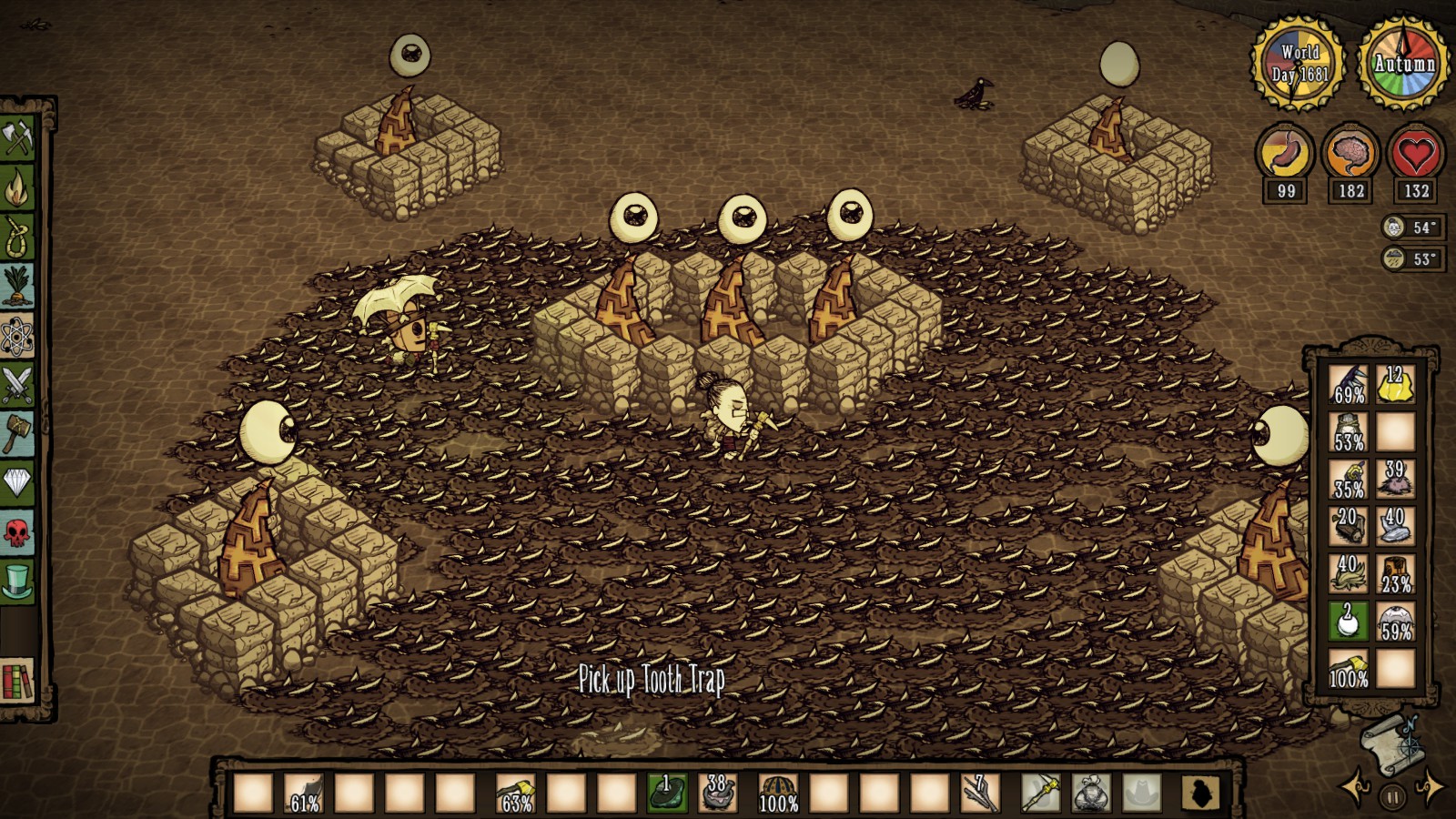Open the Fire crafting tab
Screen dimensions: 1456x819
[x=17, y=188]
